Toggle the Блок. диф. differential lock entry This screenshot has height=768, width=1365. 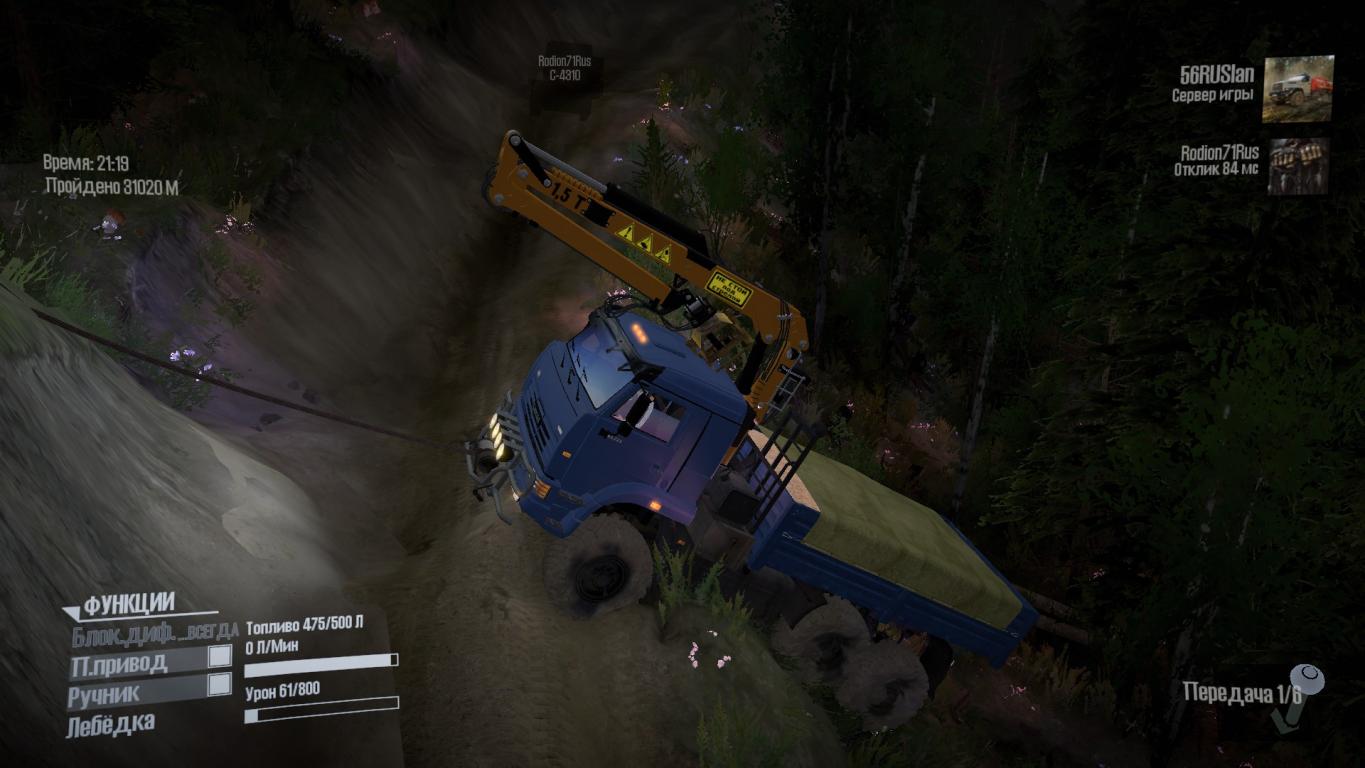tap(153, 632)
